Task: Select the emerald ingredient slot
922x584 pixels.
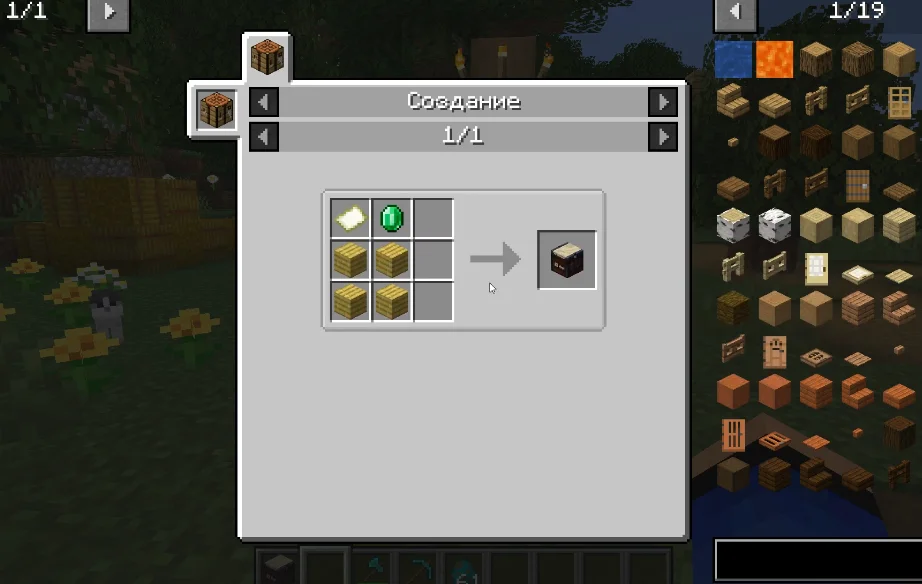Action: click(x=392, y=218)
